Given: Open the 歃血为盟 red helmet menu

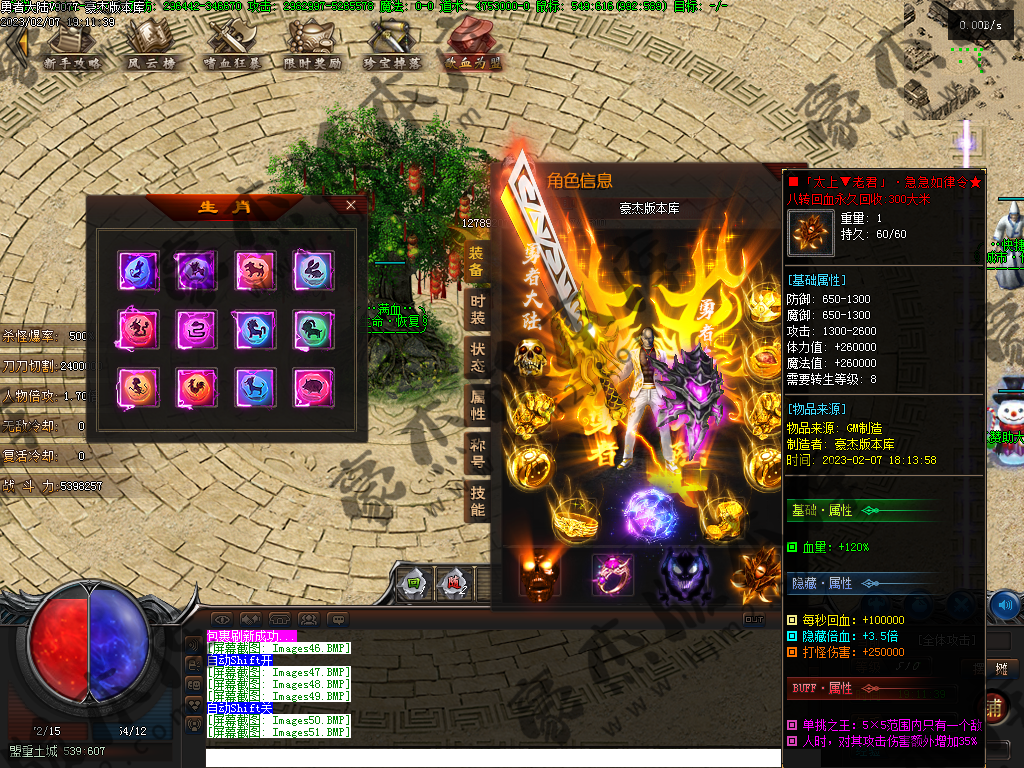Looking at the screenshot, I should click(473, 45).
